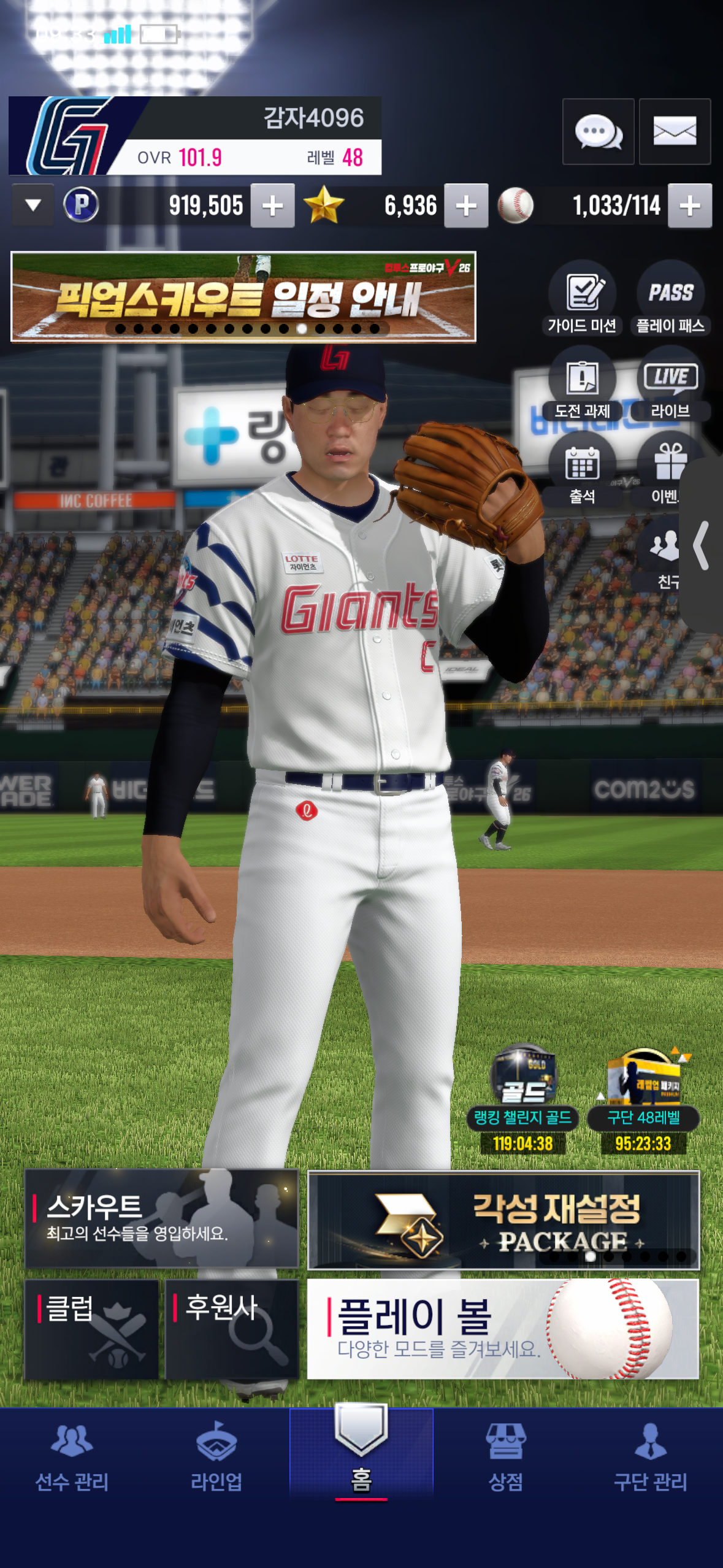Viewport: 723px width, 1568px height.
Task: Add more stars with the star plus button
Action: 466,206
